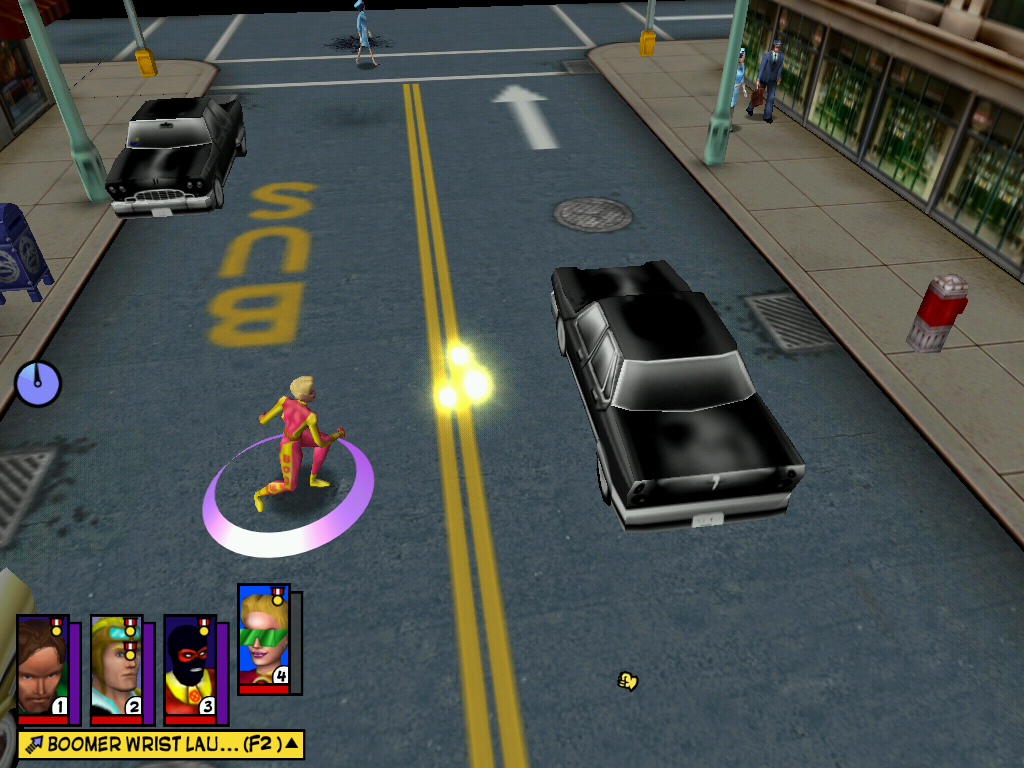1024x768 pixels.
Task: Pick the green-visor heroine portrait numbered 4
Action: 264,638
